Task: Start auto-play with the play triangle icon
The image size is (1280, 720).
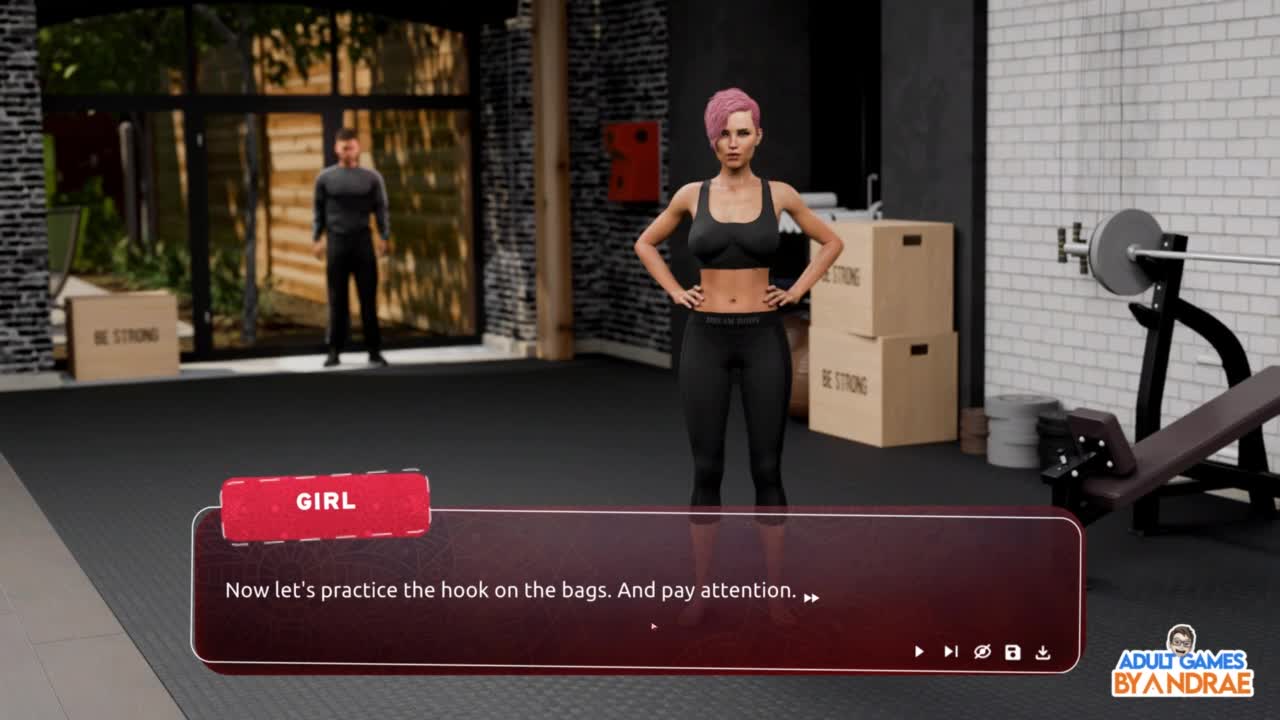Action: pos(919,652)
